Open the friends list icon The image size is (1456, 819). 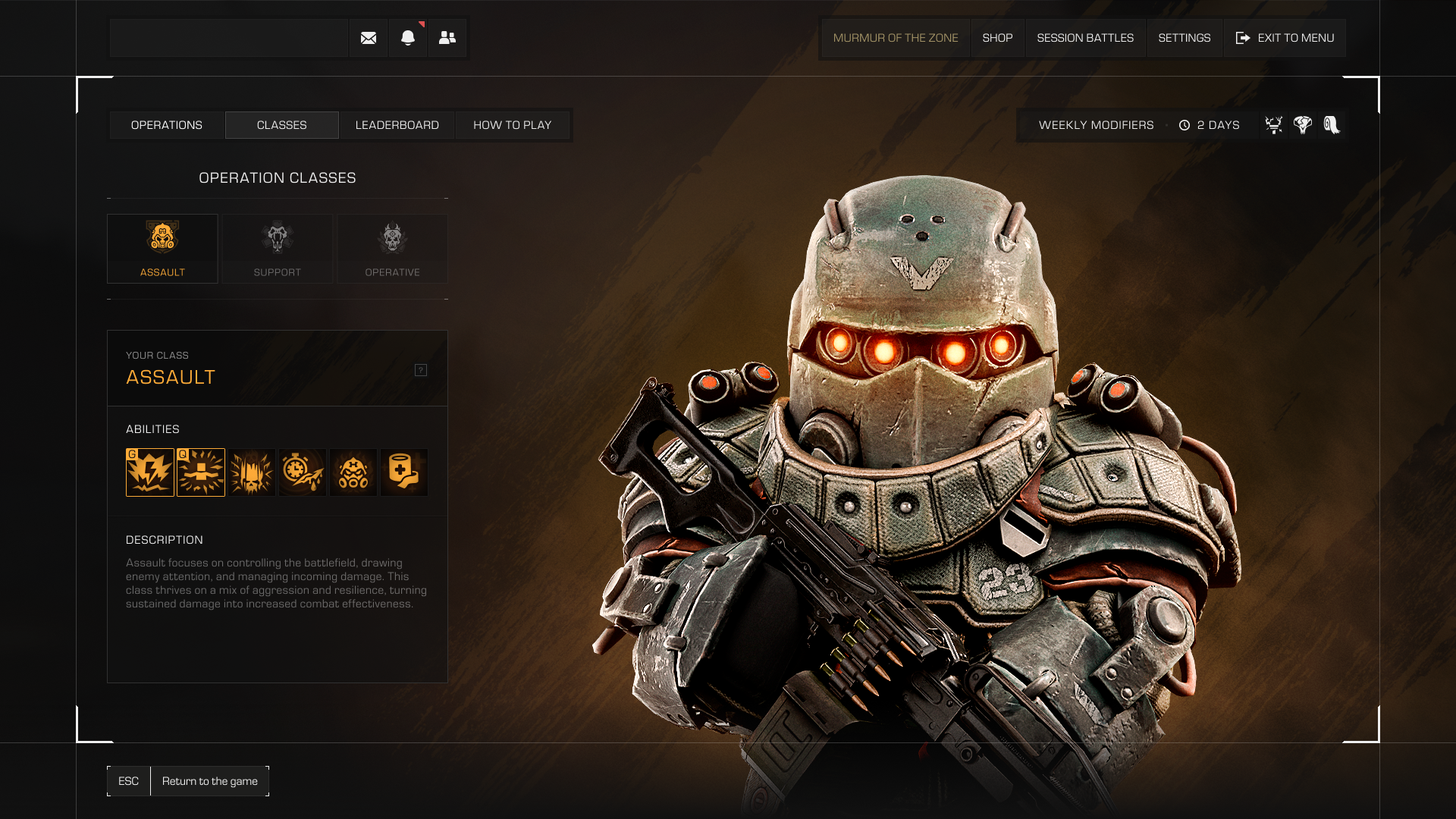pos(447,38)
